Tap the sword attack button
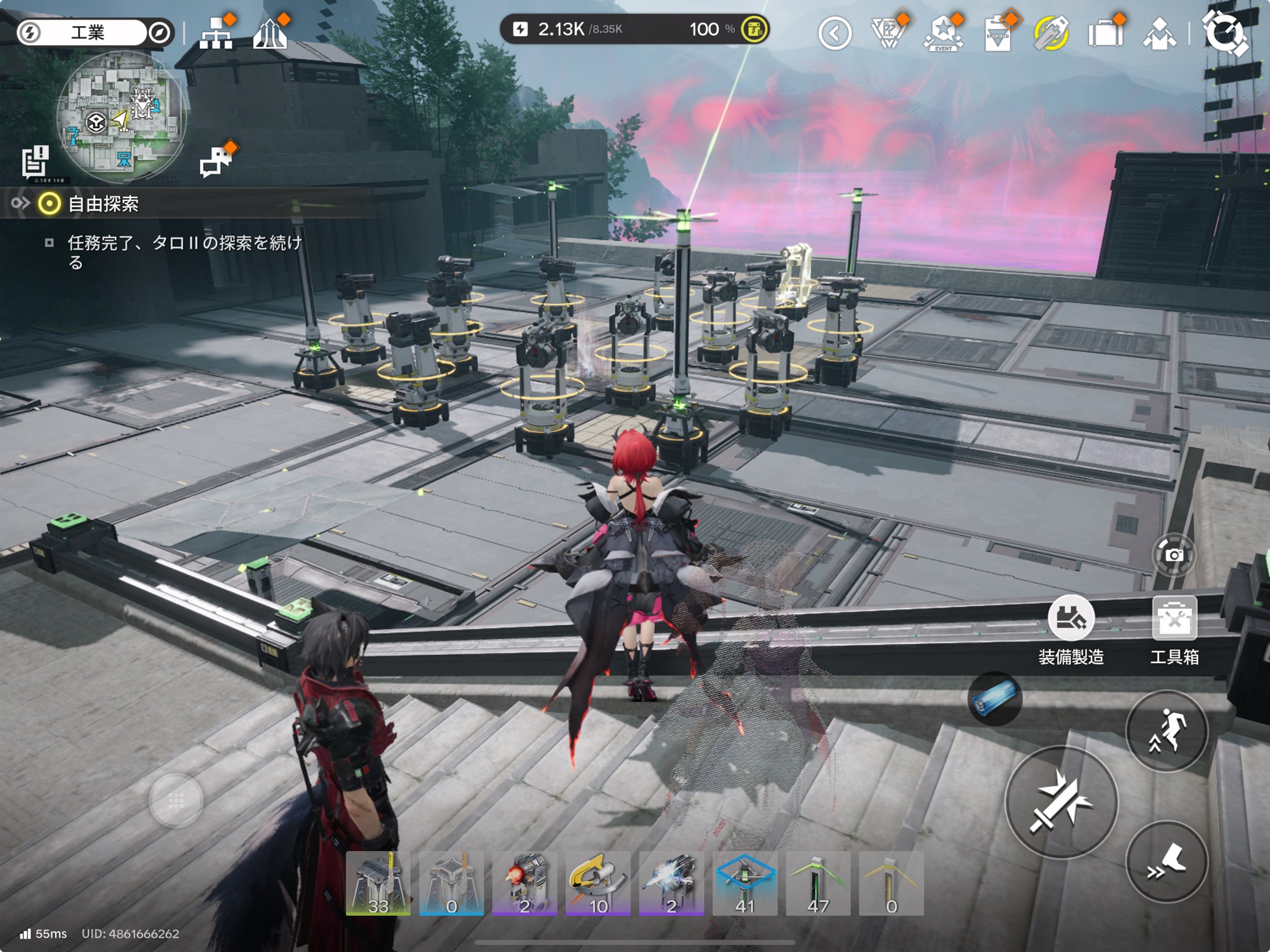Screen dimensions: 1270x952 click(1061, 802)
